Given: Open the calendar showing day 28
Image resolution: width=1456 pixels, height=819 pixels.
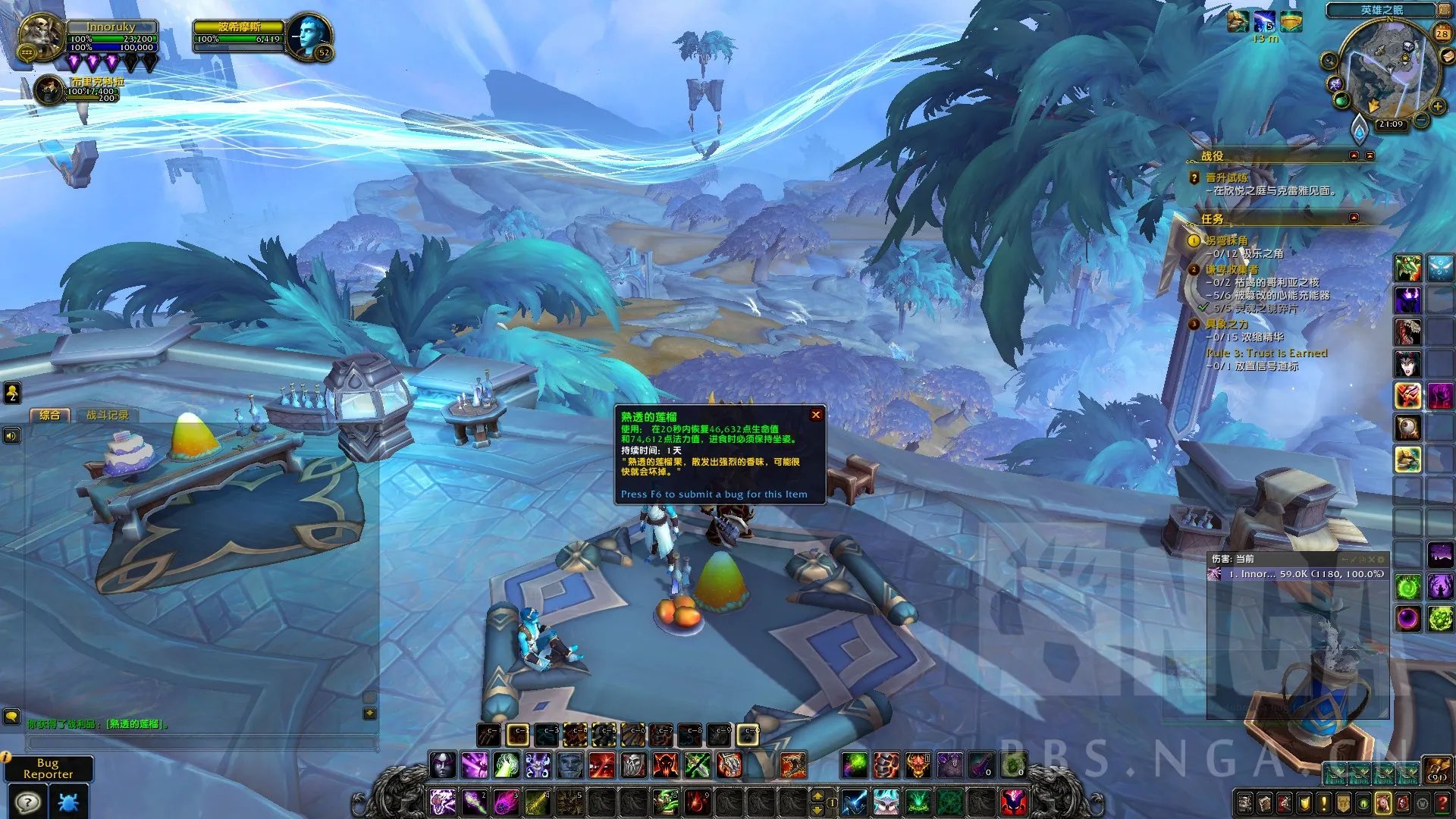Looking at the screenshot, I should pos(1442,33).
